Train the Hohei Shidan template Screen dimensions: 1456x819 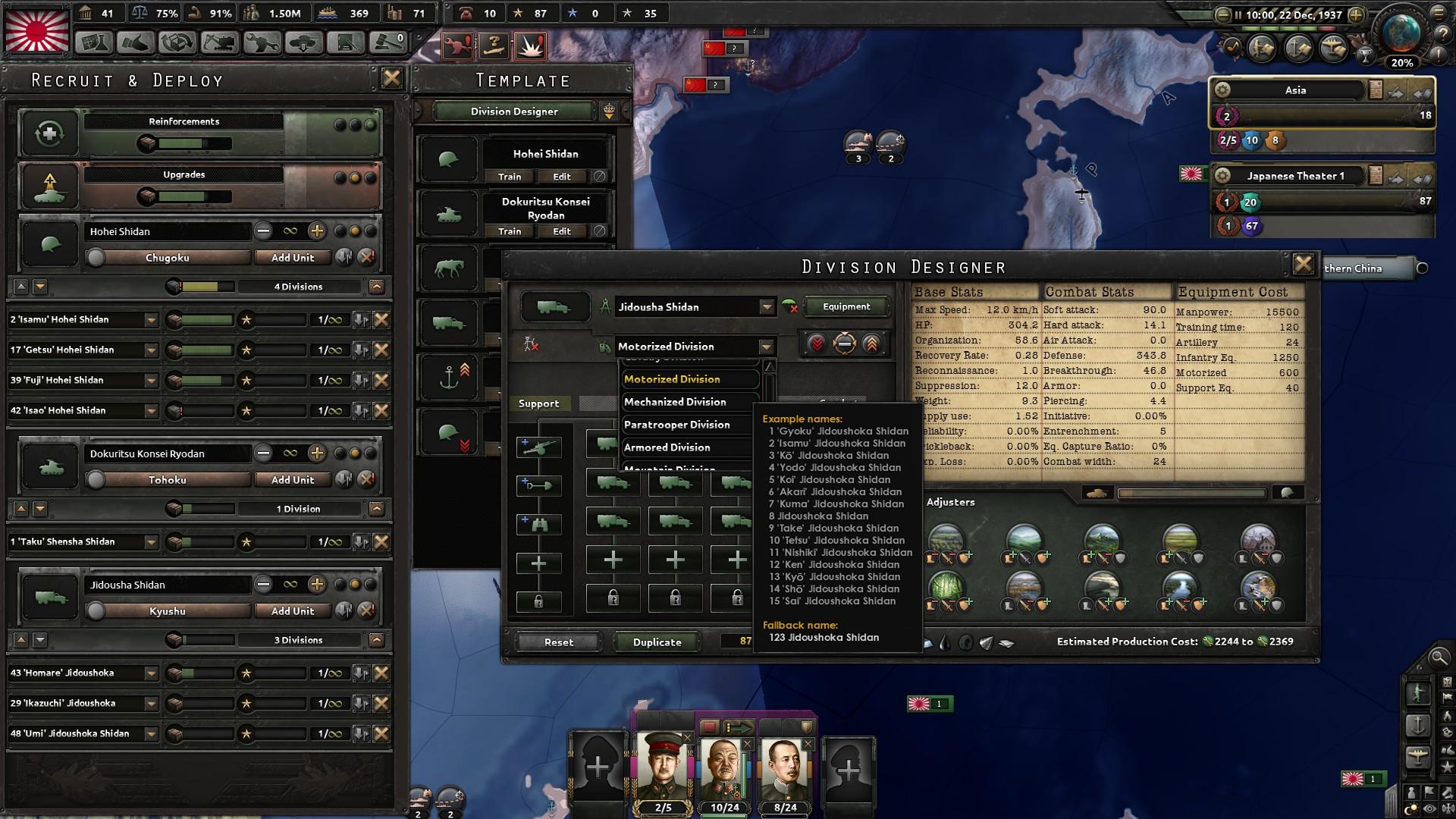click(x=509, y=177)
